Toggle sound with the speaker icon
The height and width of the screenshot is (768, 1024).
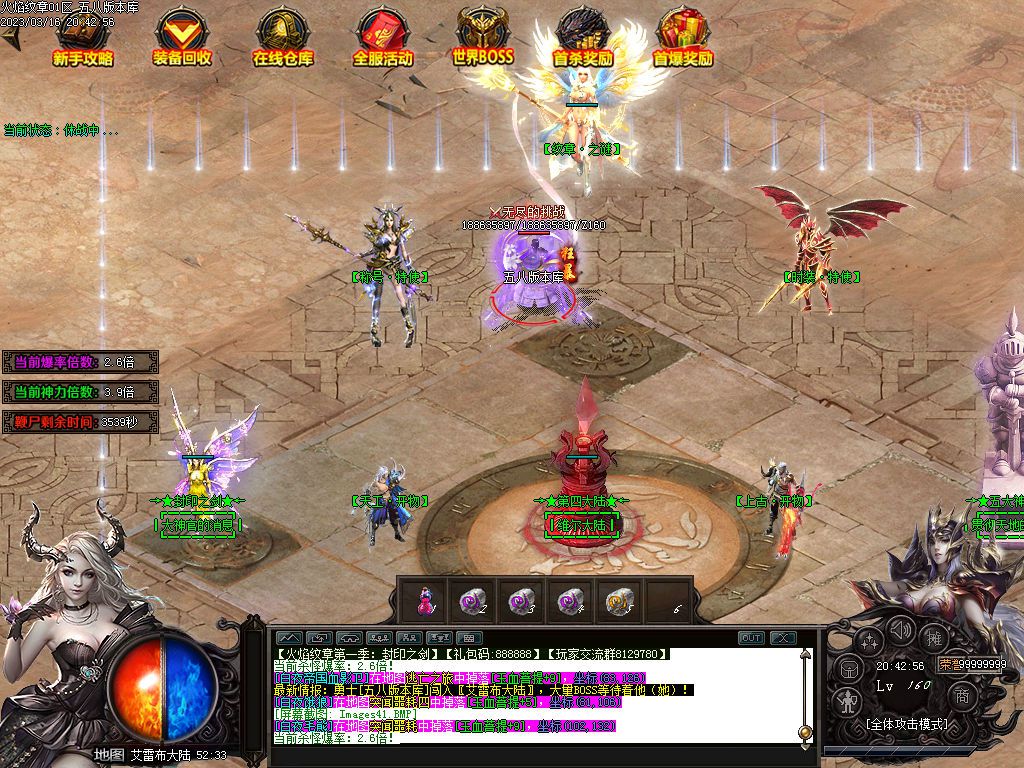[902, 630]
